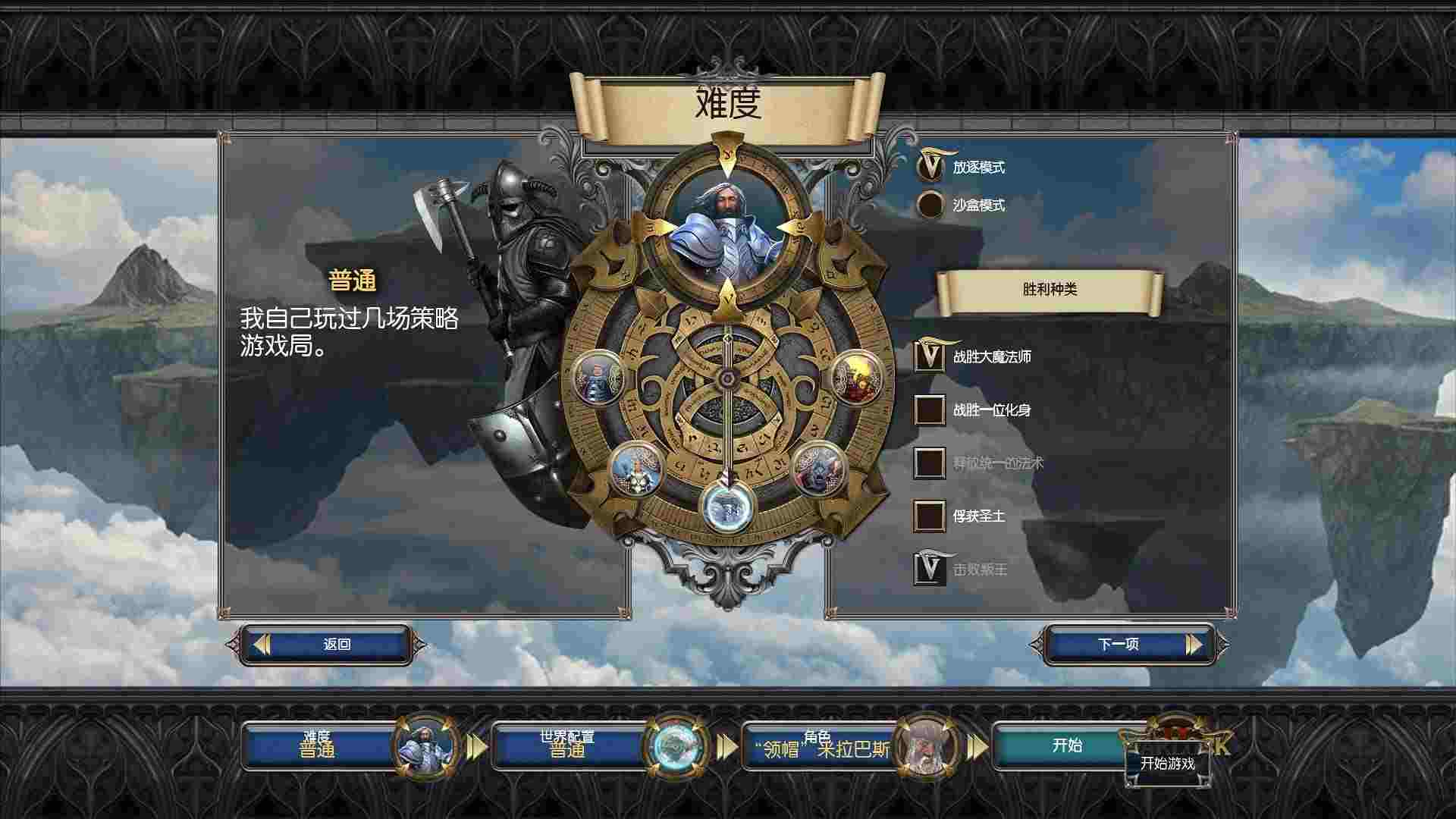Choose the red-gold difficulty portrait on the dial's right

coord(858,376)
